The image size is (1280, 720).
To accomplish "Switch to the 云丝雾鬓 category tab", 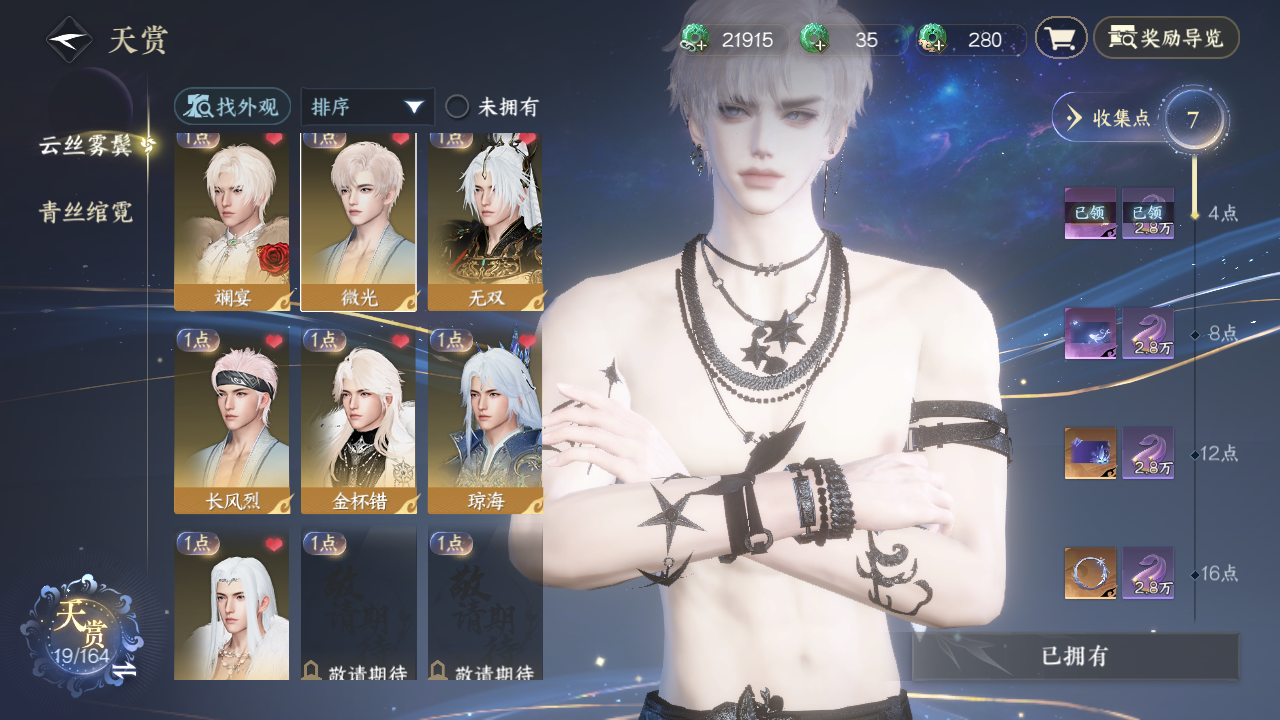I will [87, 145].
